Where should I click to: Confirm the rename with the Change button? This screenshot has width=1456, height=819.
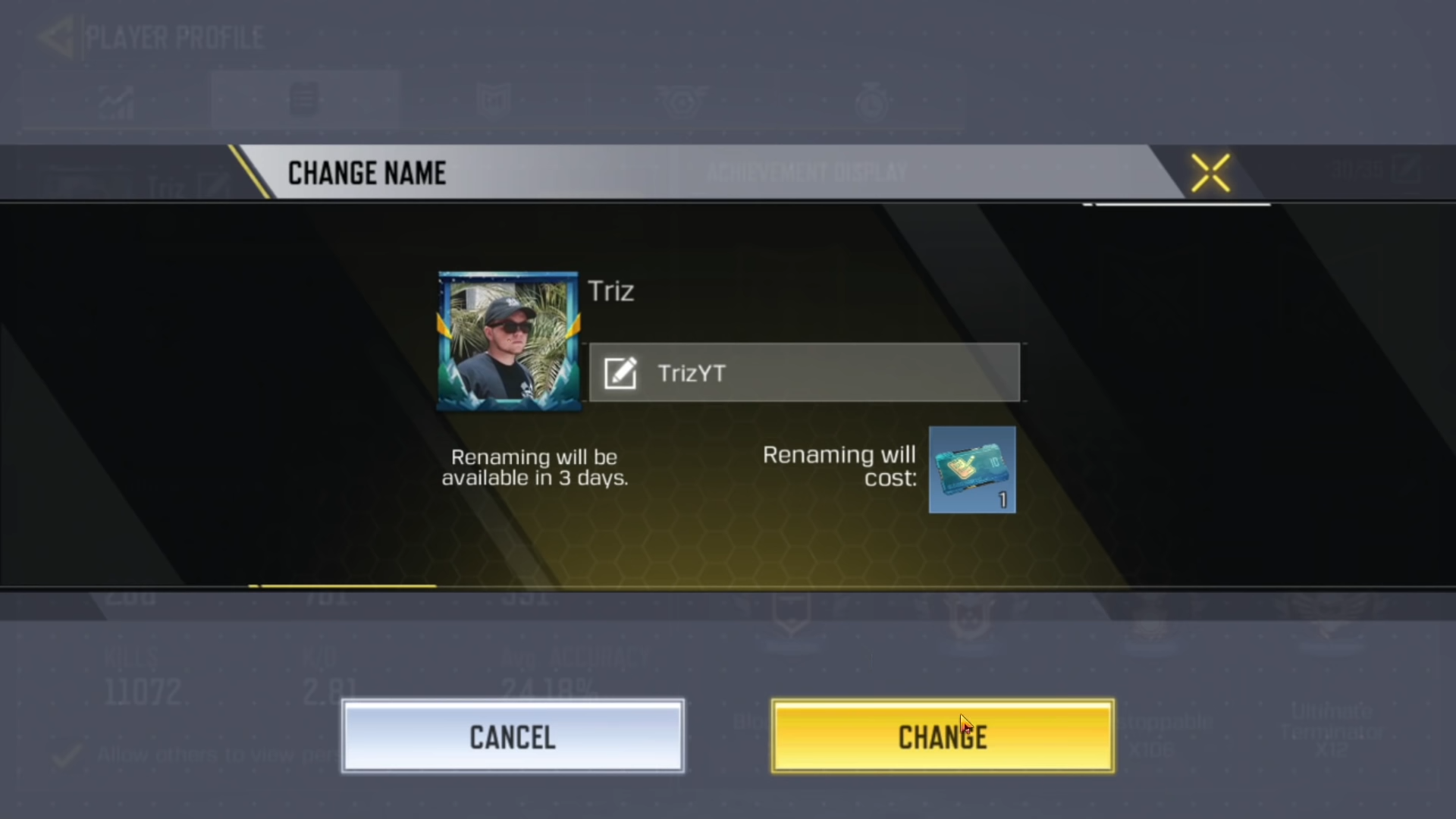click(943, 736)
